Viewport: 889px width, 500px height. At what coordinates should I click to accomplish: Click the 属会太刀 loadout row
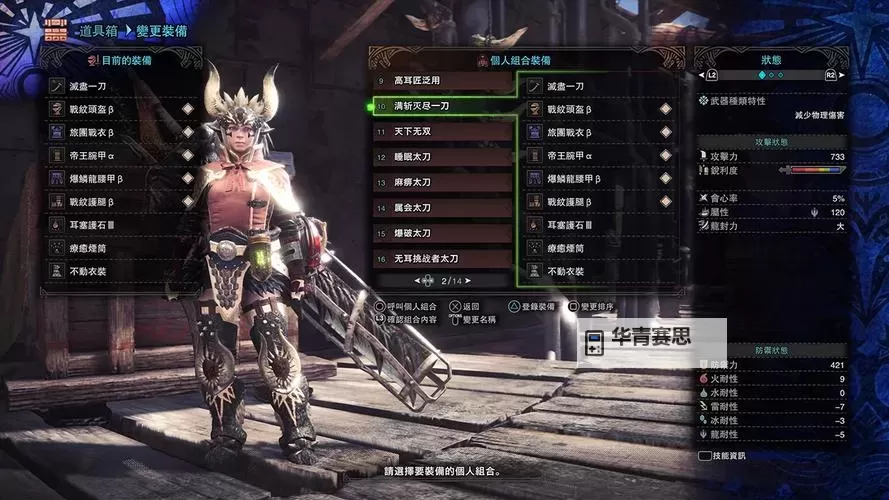442,208
